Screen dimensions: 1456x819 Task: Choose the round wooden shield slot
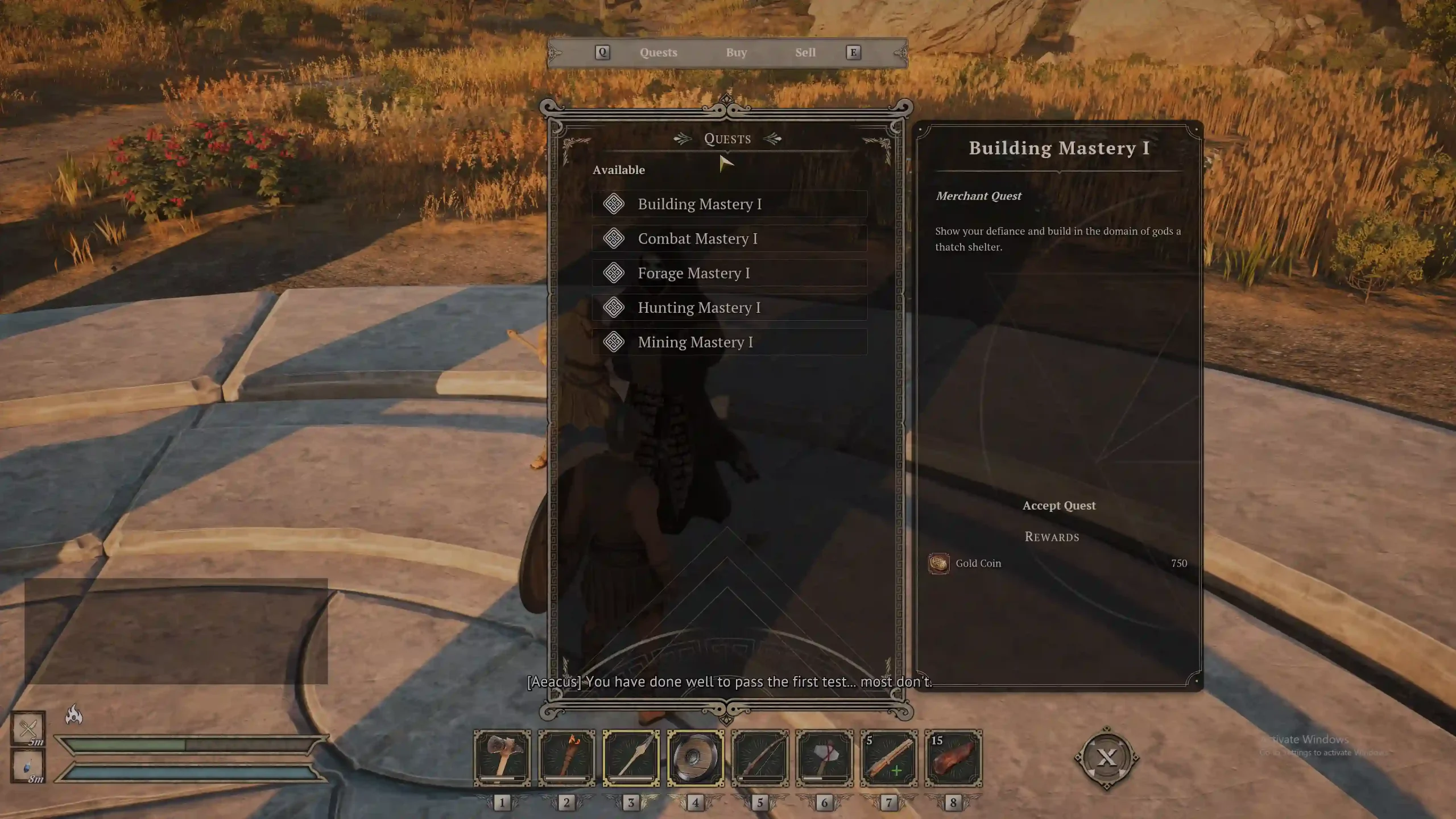[x=695, y=758]
